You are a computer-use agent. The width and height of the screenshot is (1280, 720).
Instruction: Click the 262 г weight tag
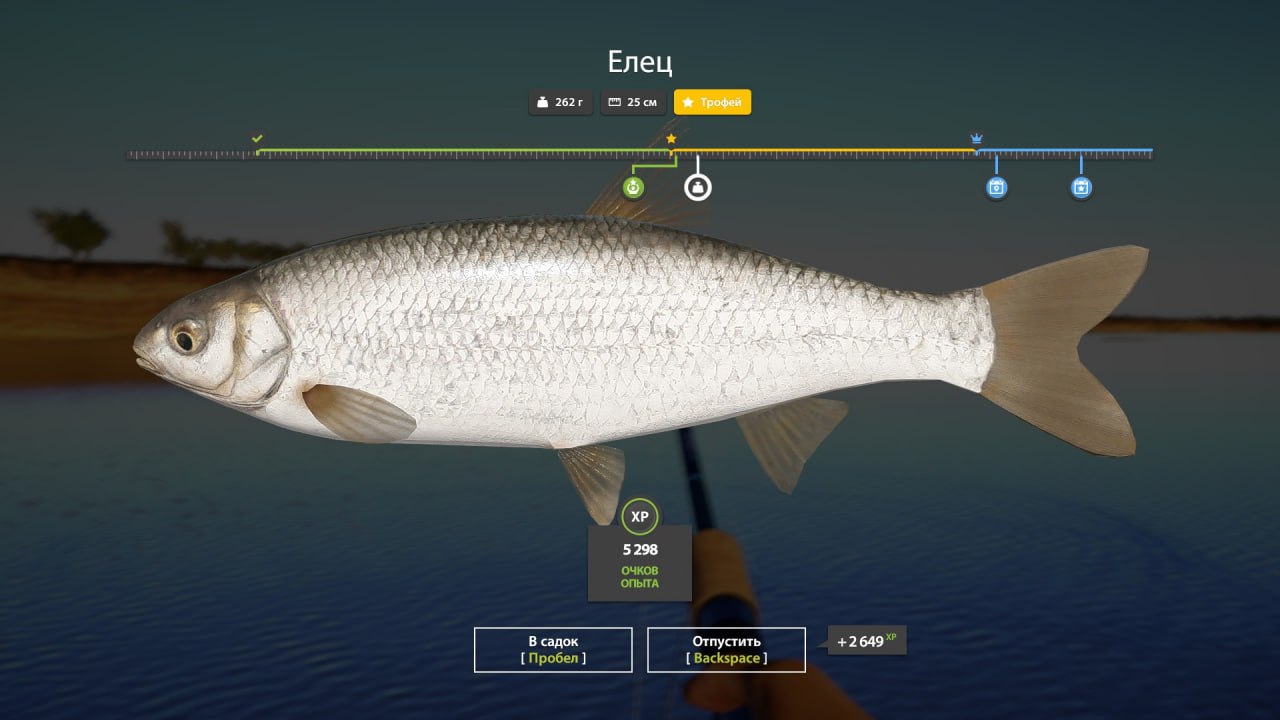coord(560,102)
